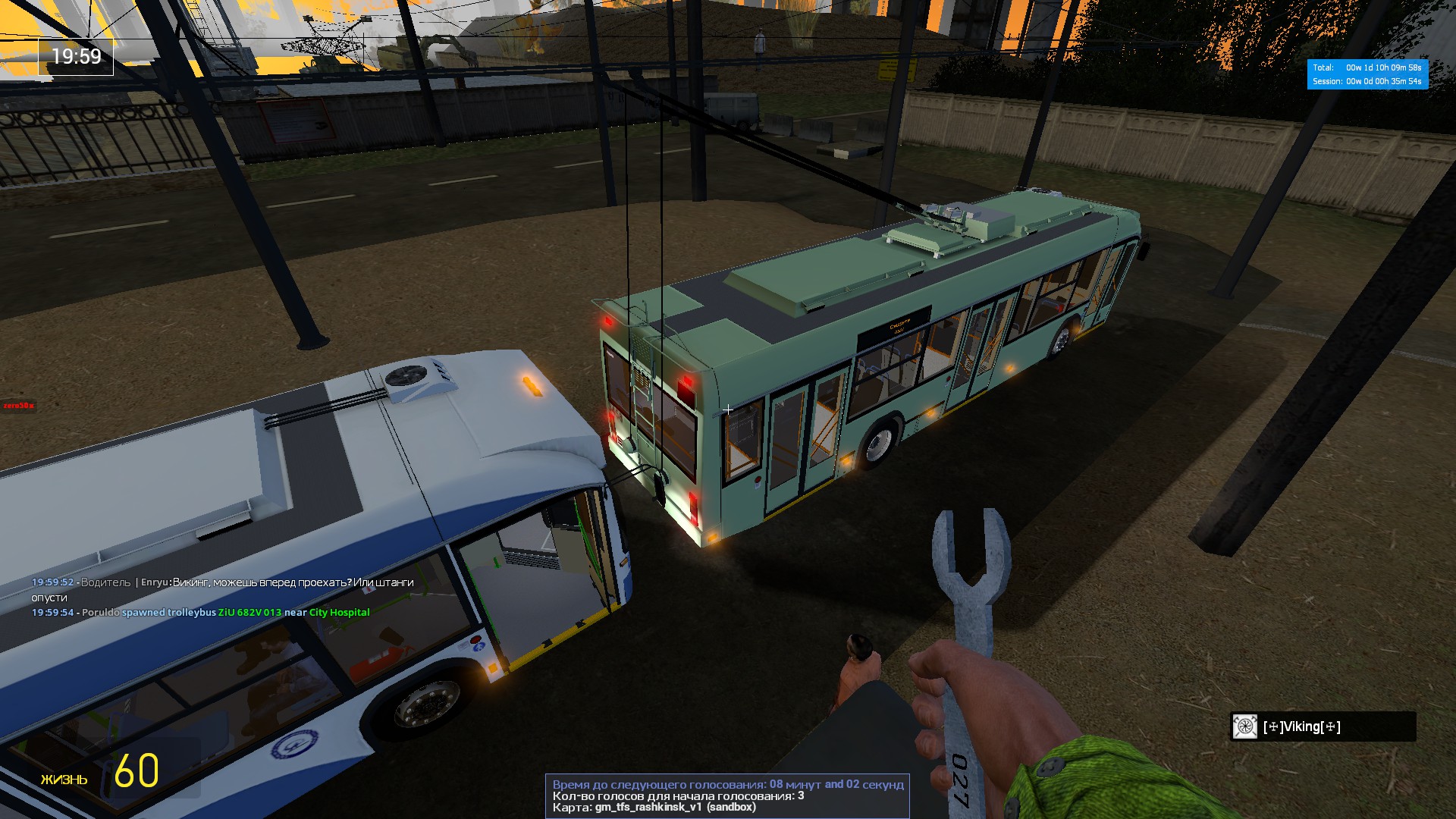Viewport: 1456px width, 819px height.
Task: Click Viking's voice chat avatar icon
Action: (1244, 726)
